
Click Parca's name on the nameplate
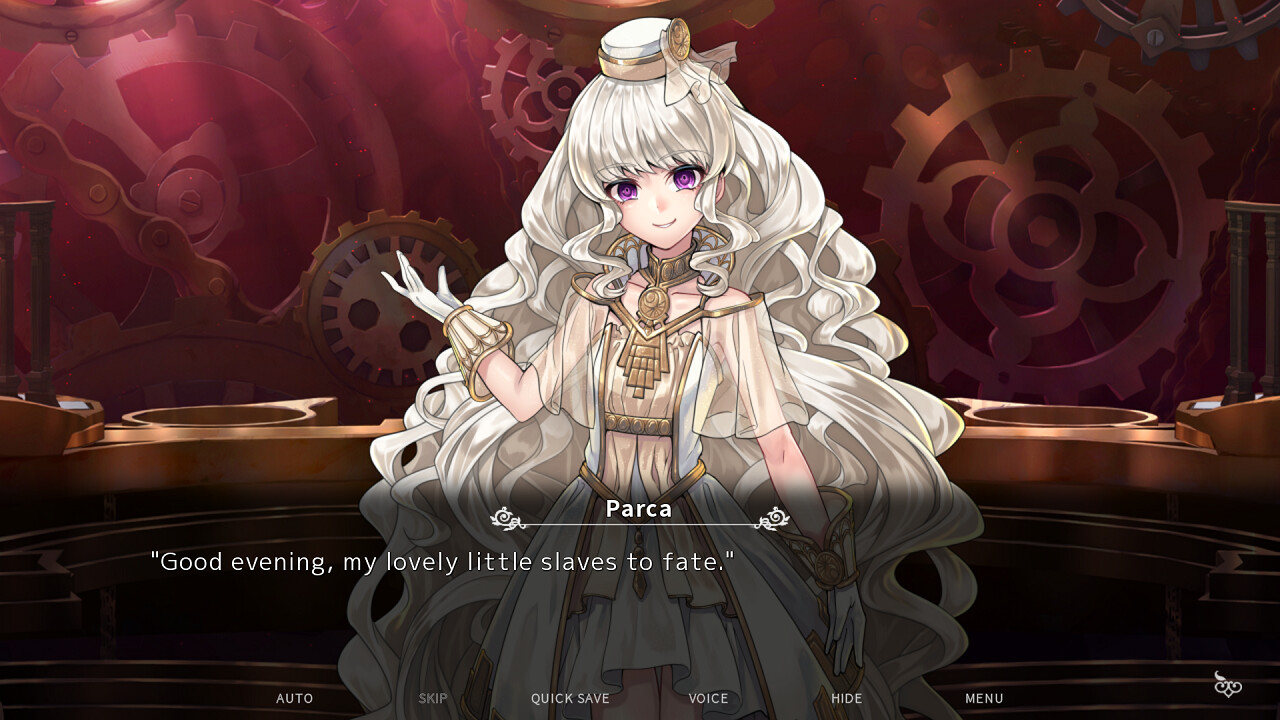click(637, 509)
